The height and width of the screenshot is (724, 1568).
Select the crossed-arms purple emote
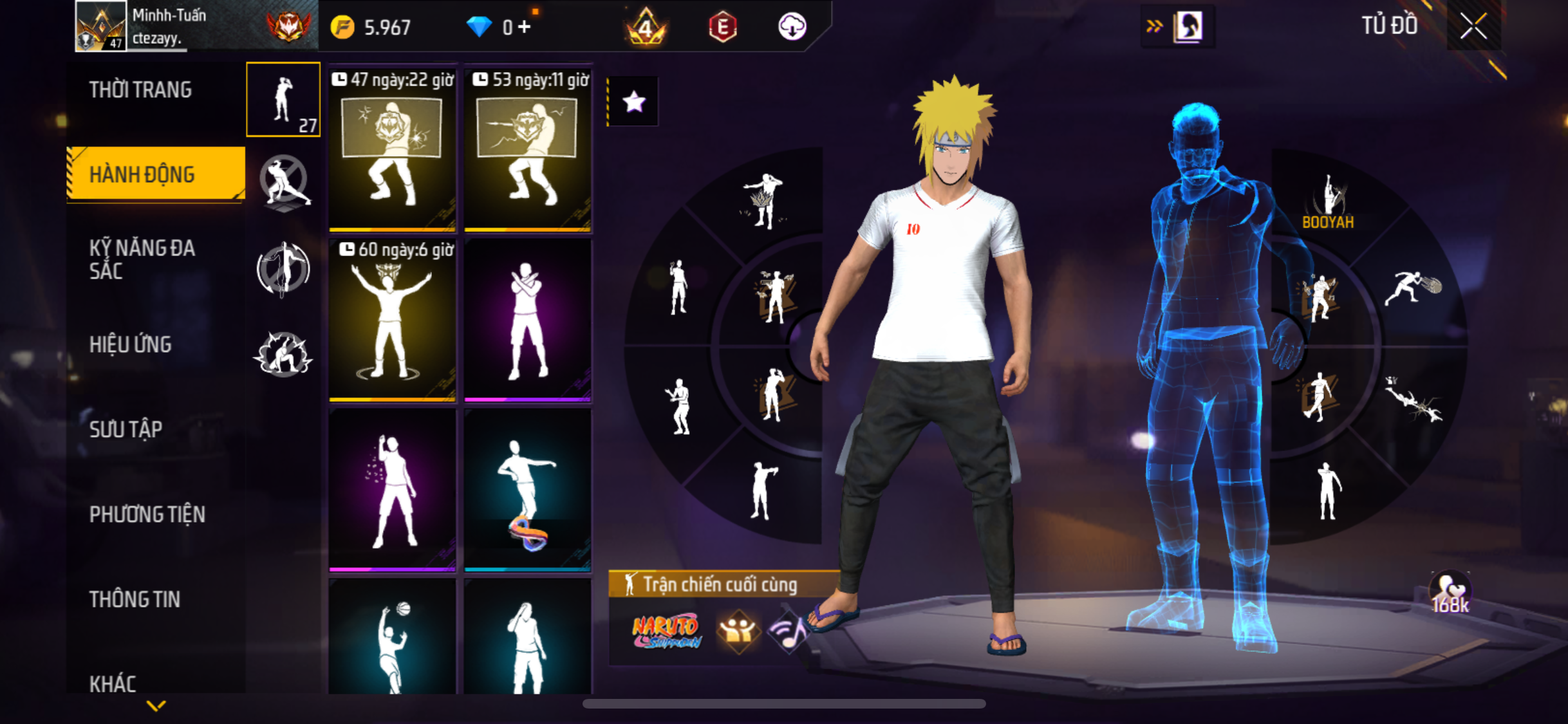pyautogui.click(x=528, y=320)
